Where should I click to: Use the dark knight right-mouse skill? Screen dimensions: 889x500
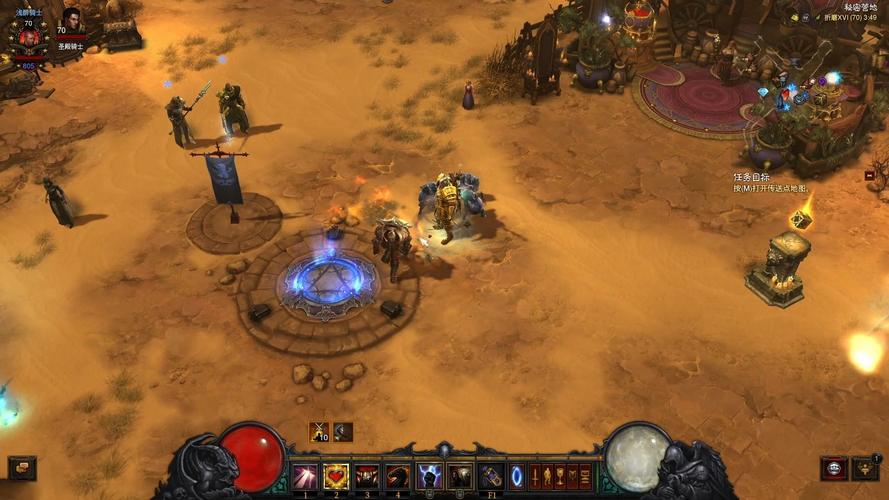tap(460, 477)
